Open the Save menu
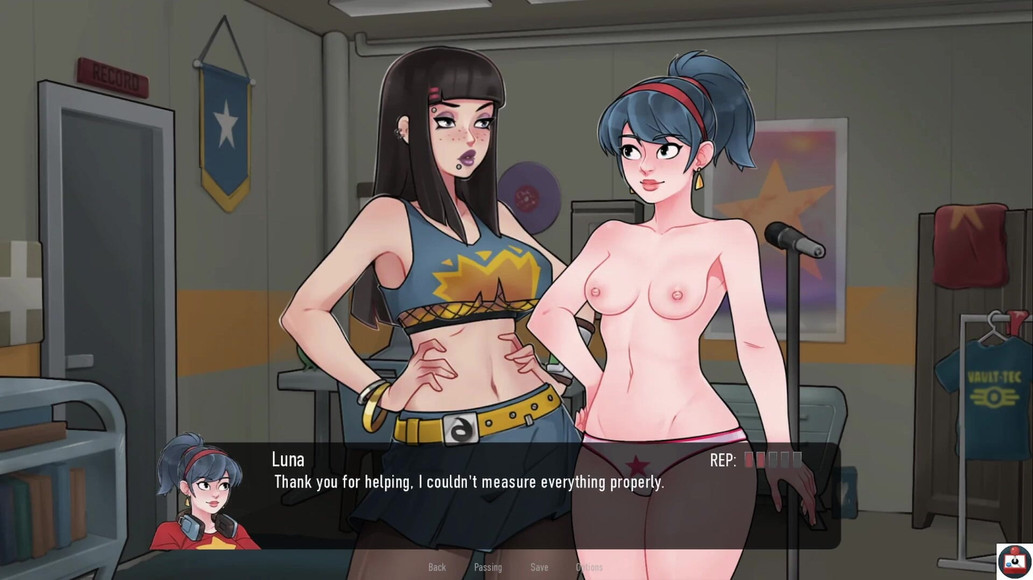The image size is (1033, 580). [x=539, y=567]
